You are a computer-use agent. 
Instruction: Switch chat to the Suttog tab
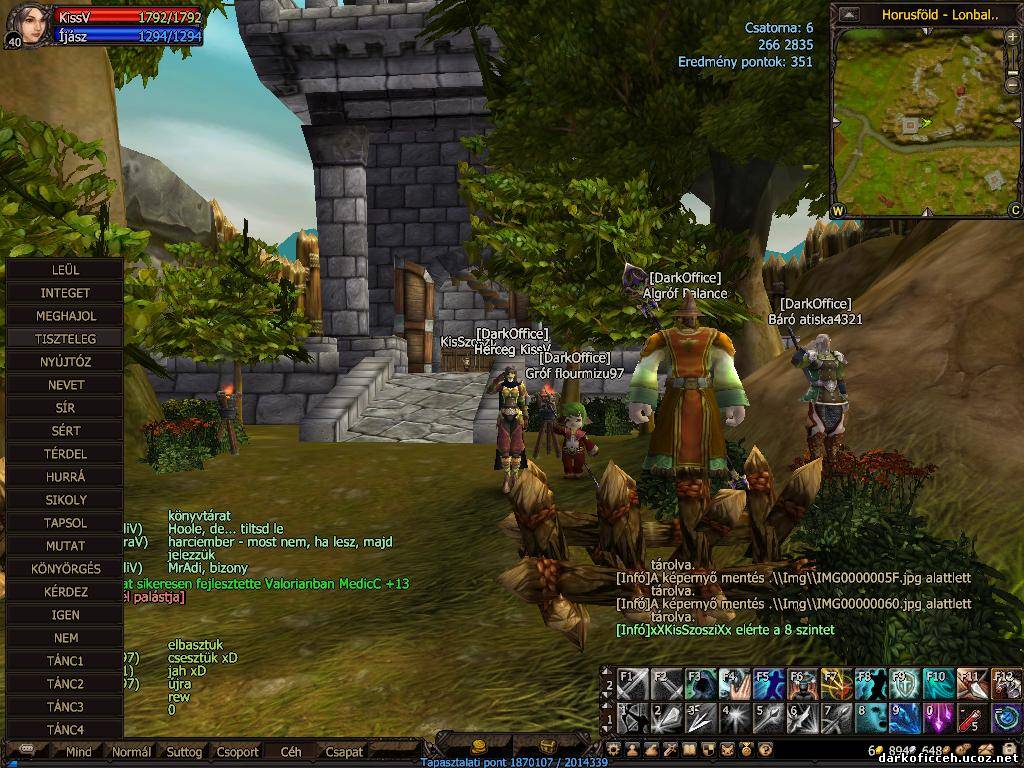click(184, 752)
